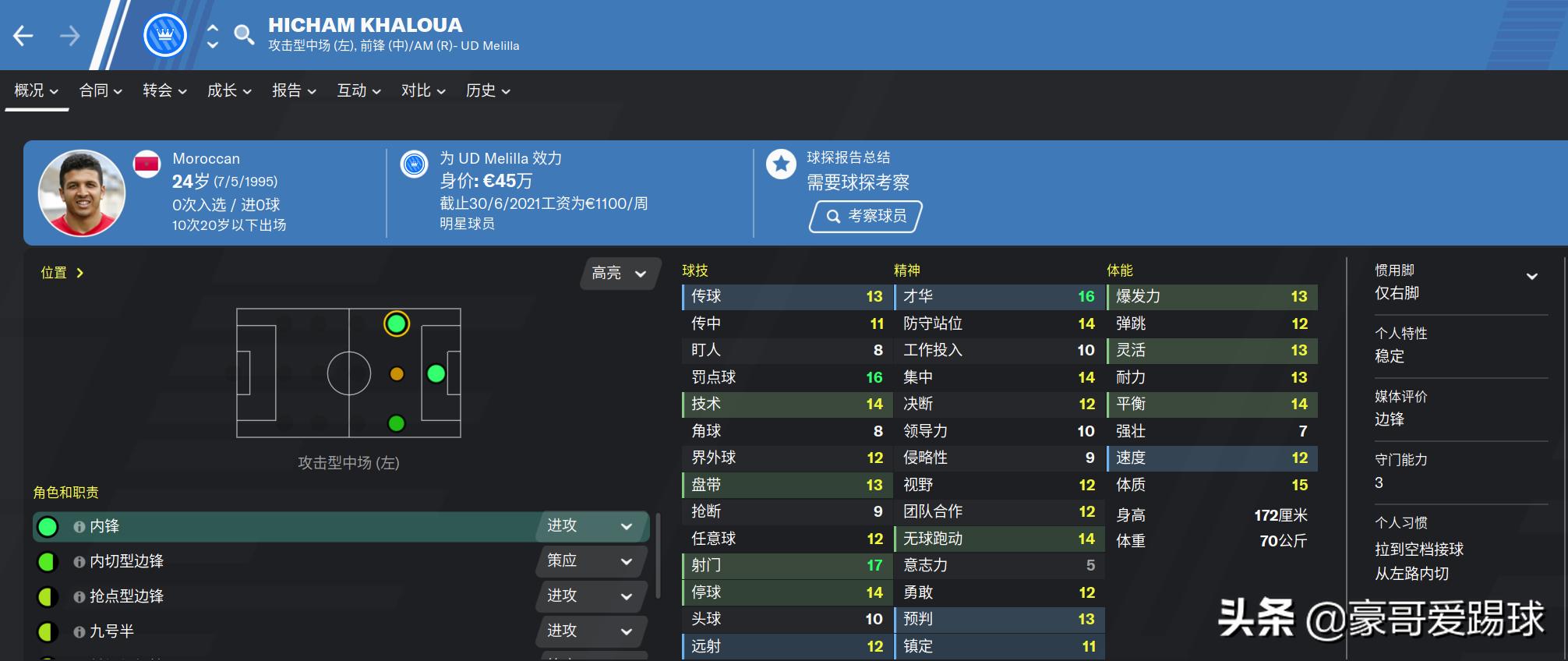Click the central orange position dot
Viewport: 1568px width, 661px height.
coord(396,373)
